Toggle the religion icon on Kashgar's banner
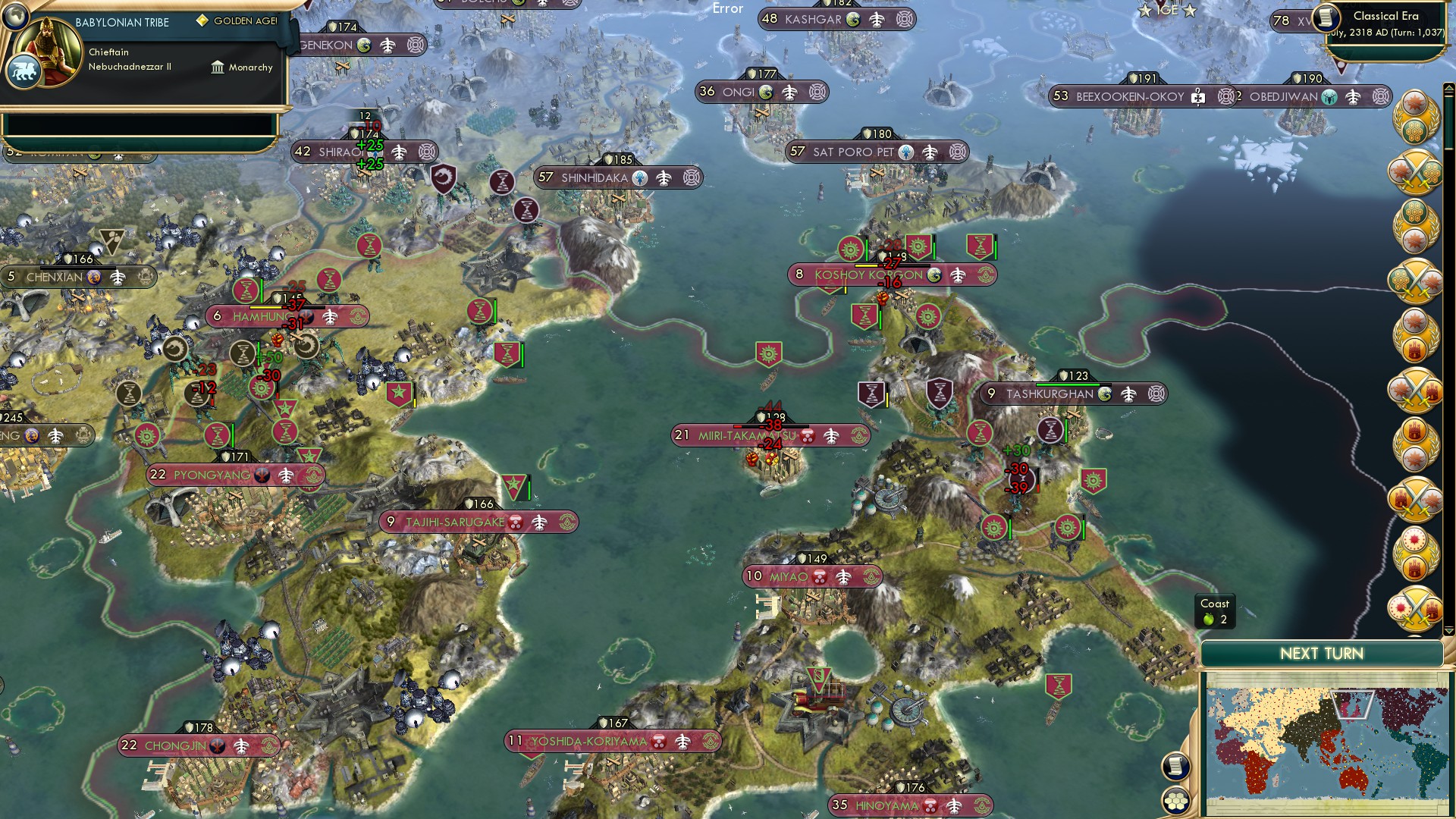 (853, 19)
